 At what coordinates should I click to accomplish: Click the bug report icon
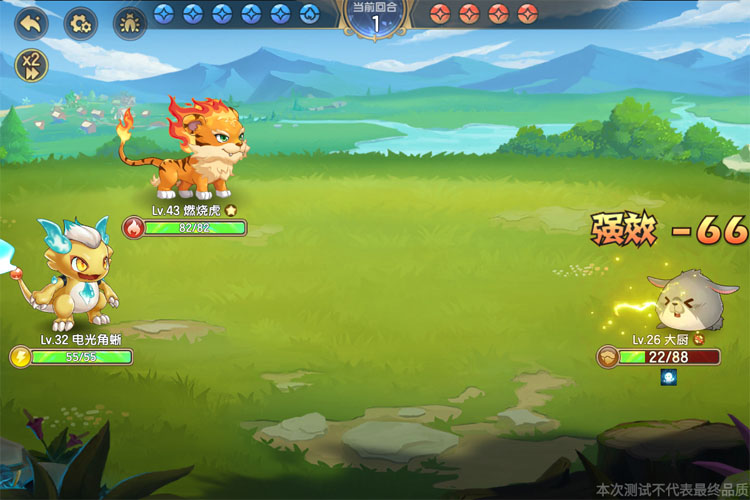tap(130, 21)
